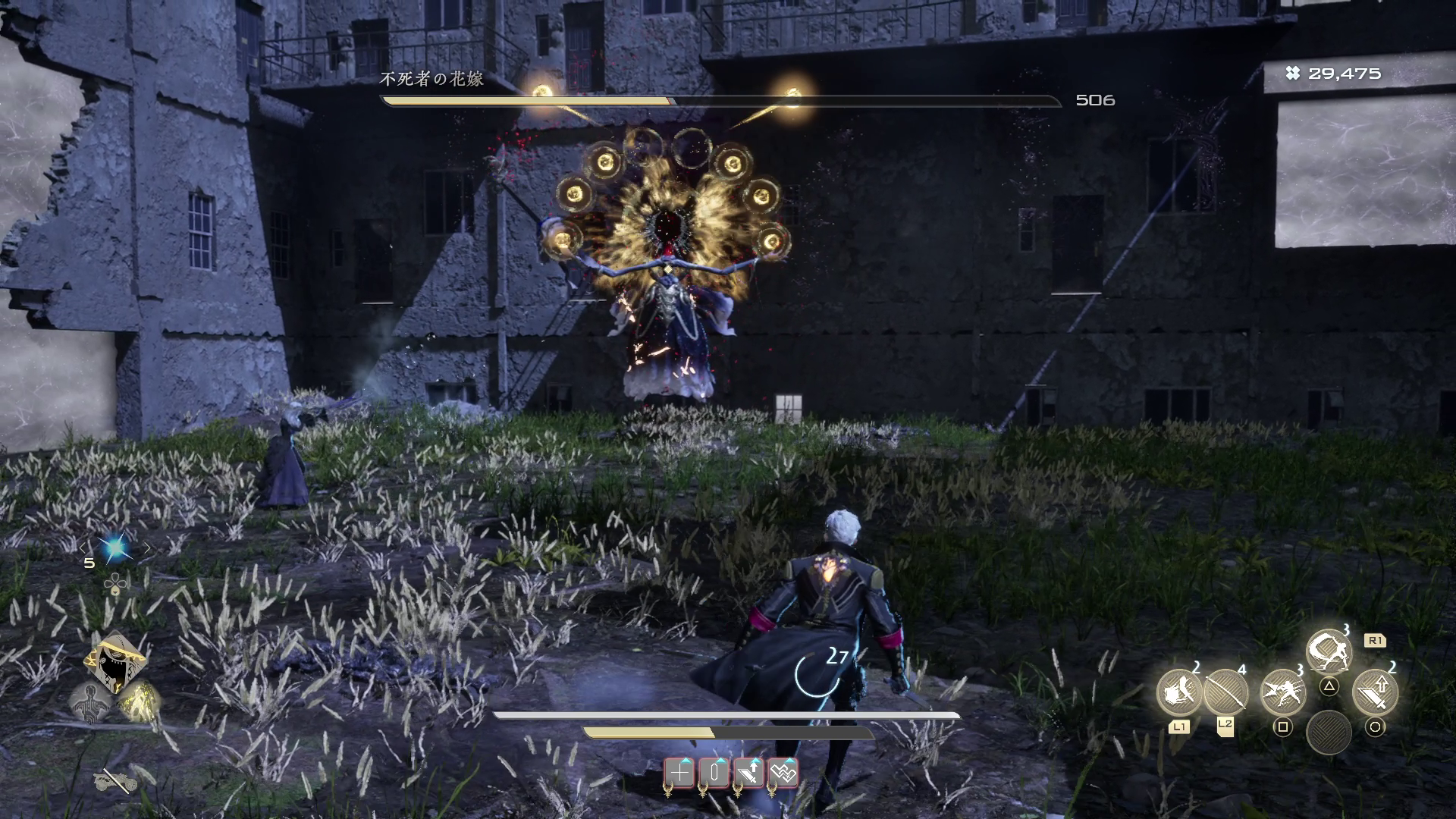The height and width of the screenshot is (819, 1456).
Task: Use the dashing thrust skill above square
Action: click(x=1282, y=692)
